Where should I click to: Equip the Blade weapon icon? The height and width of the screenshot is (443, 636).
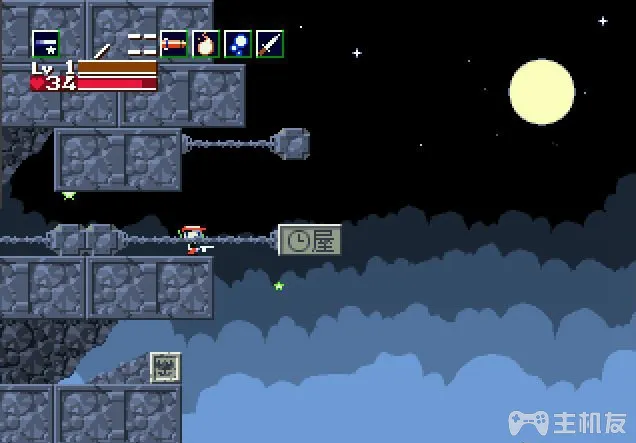pyautogui.click(x=269, y=44)
